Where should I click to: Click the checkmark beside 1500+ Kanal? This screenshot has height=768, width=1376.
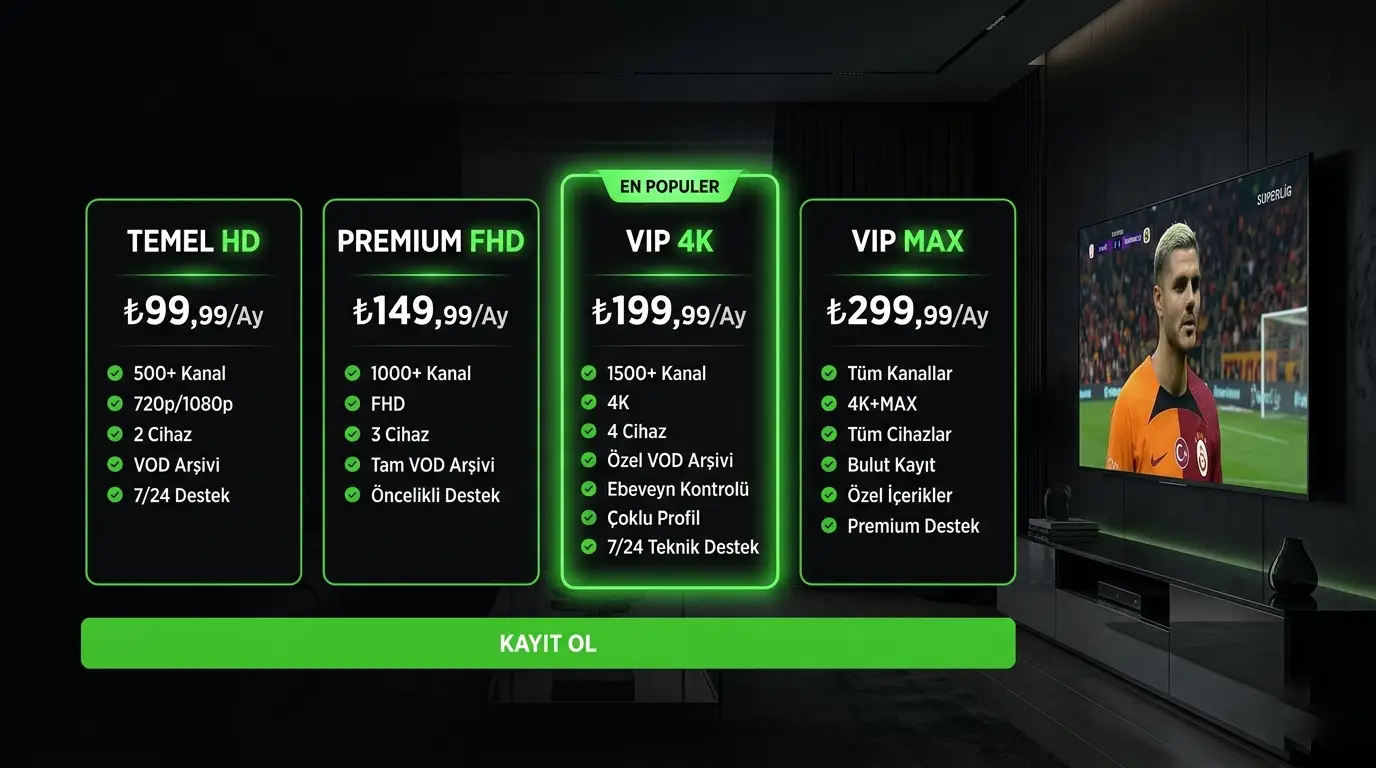coord(587,373)
